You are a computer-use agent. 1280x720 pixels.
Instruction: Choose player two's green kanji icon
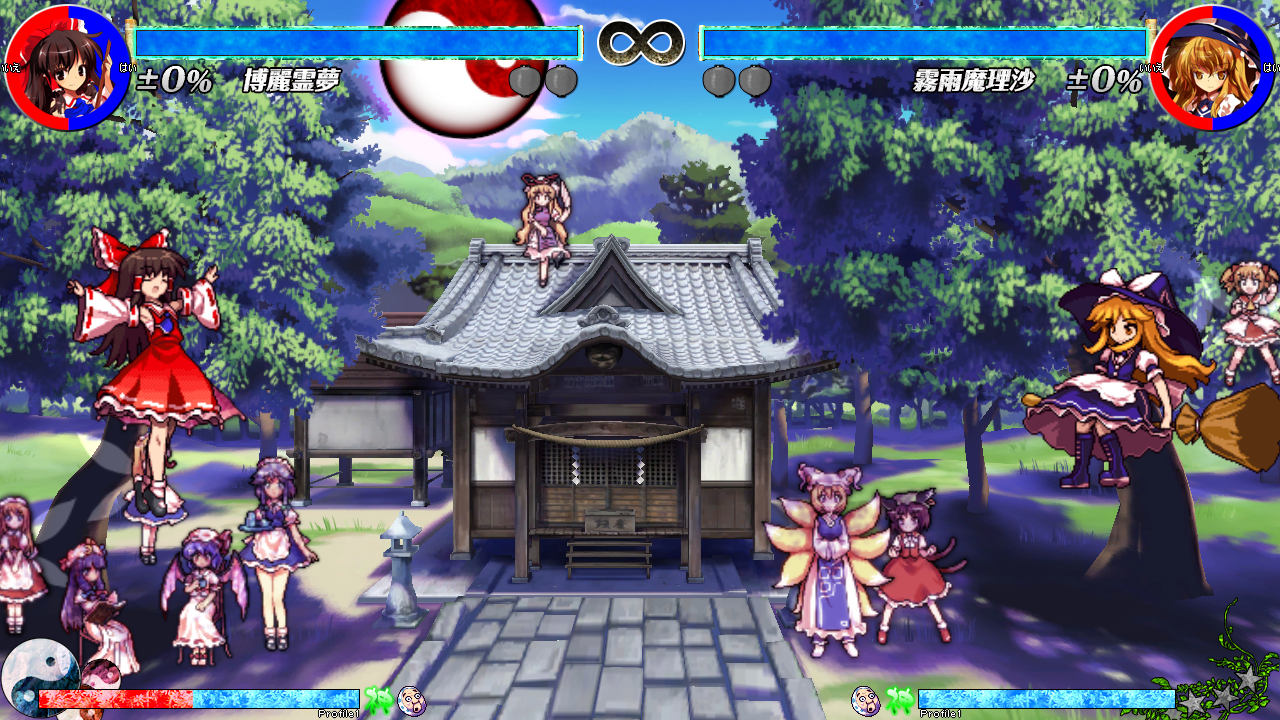pos(898,700)
